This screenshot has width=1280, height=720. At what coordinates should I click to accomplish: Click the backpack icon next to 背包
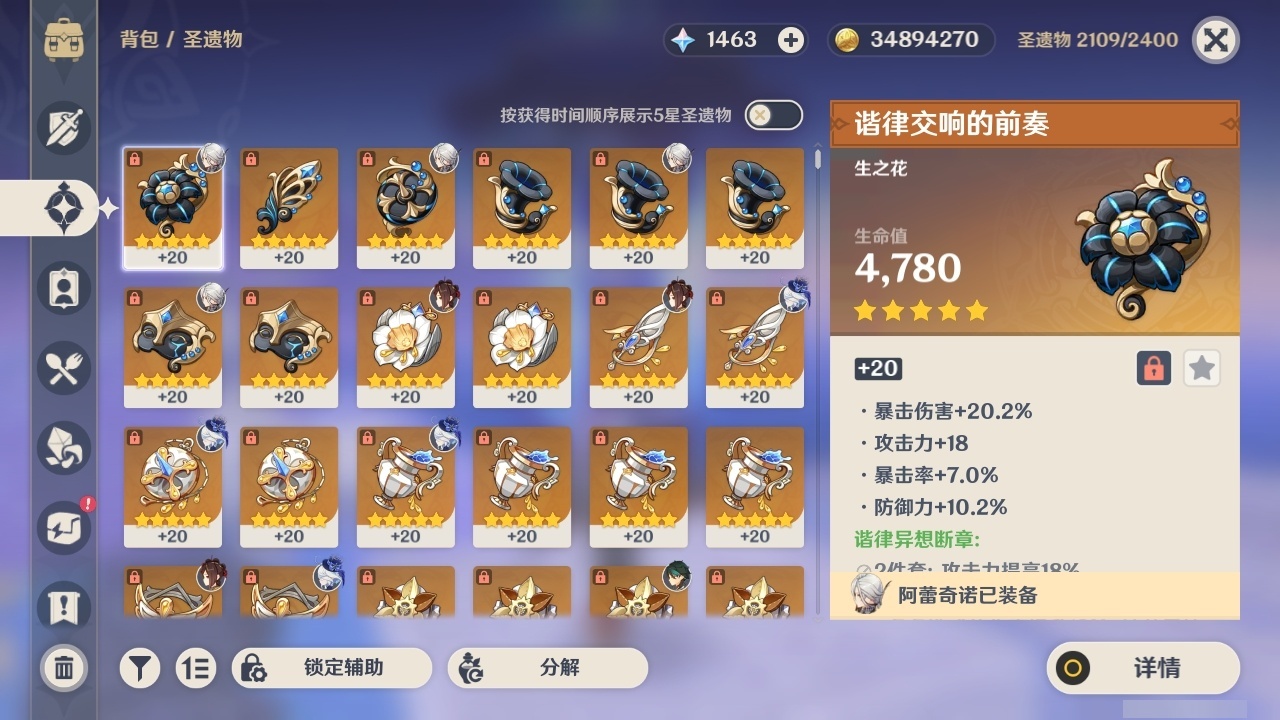(64, 42)
